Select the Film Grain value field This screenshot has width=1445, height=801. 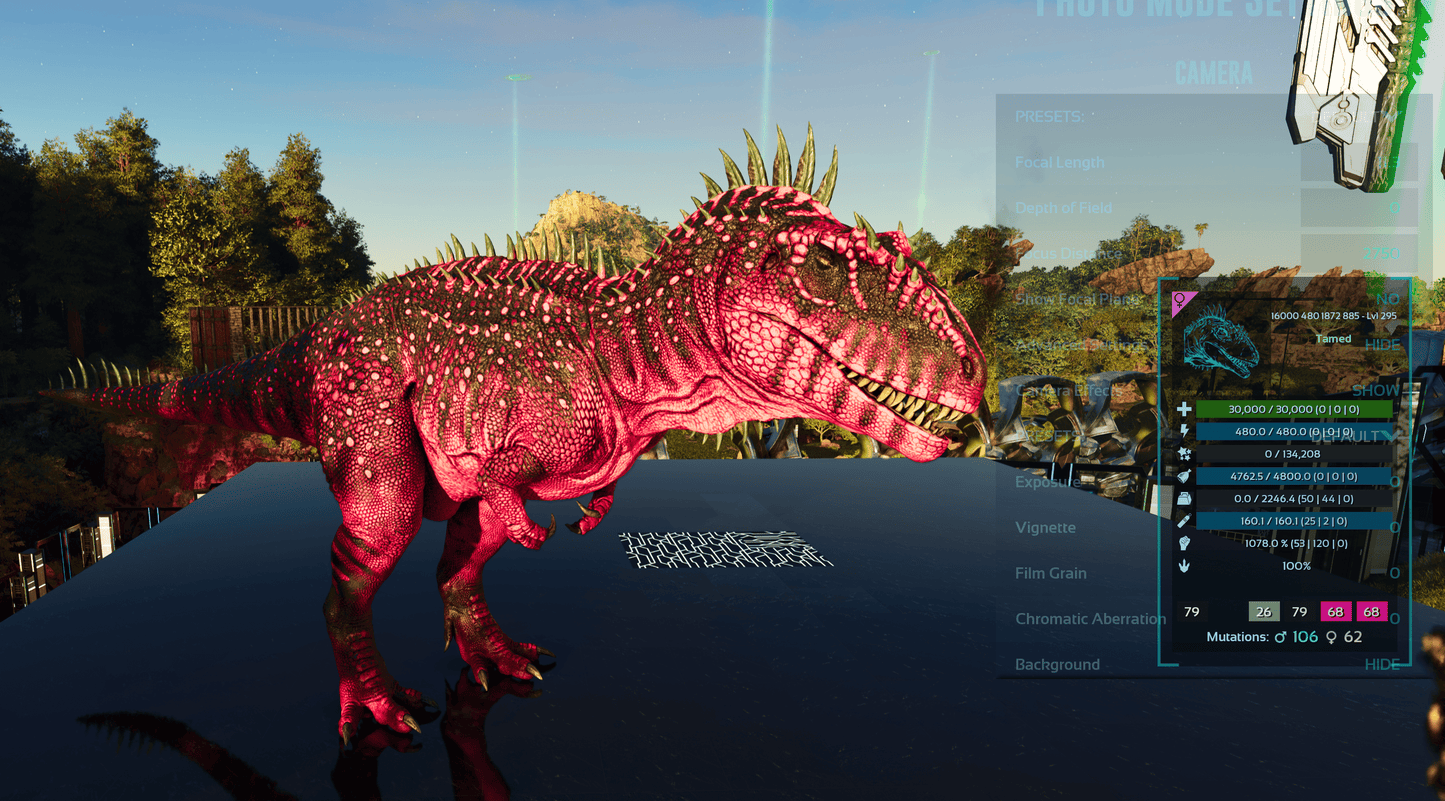(x=1393, y=573)
